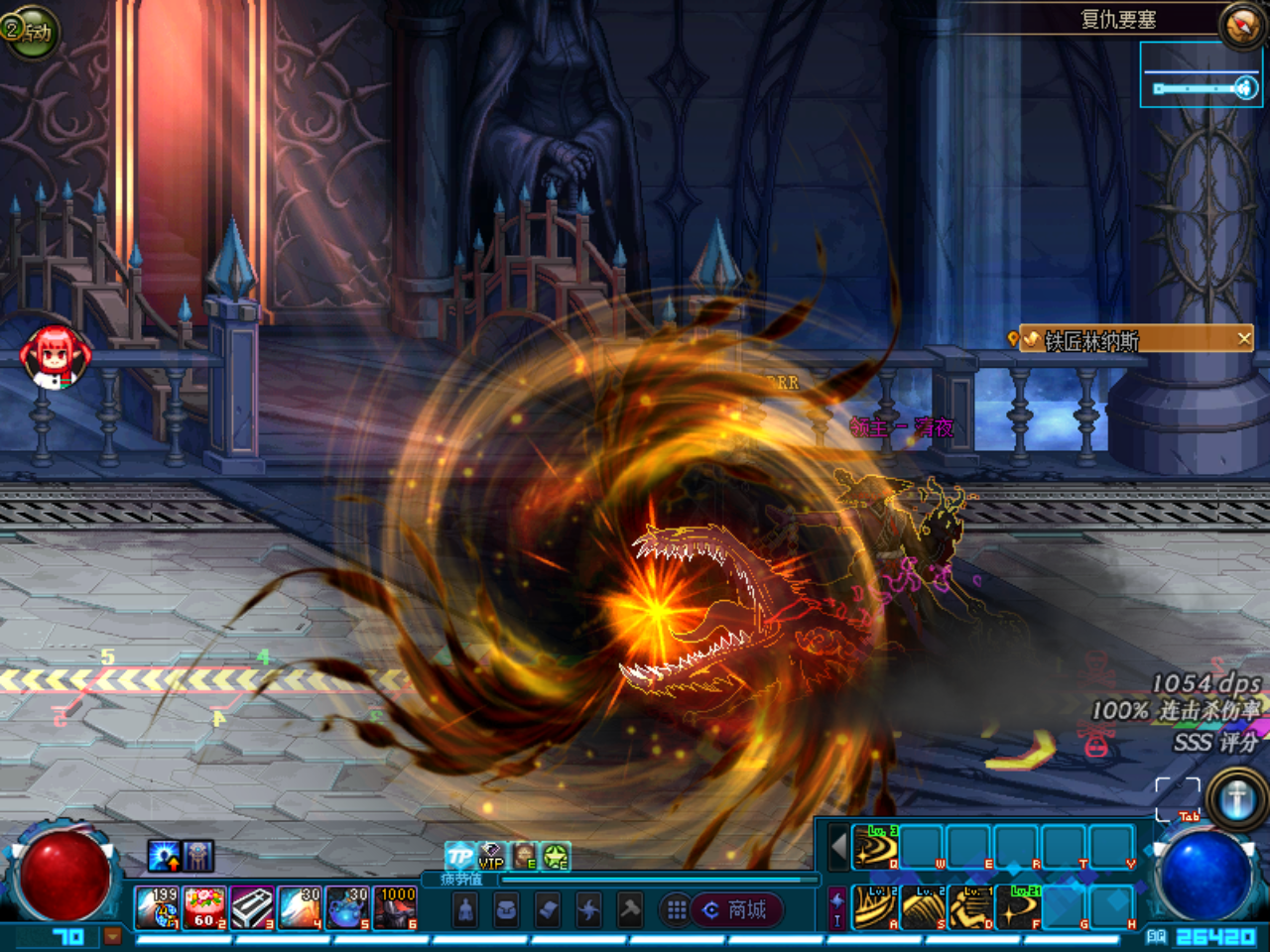1270x952 pixels.
Task: Activate the Lv. 1 skill on D
Action: (x=969, y=907)
